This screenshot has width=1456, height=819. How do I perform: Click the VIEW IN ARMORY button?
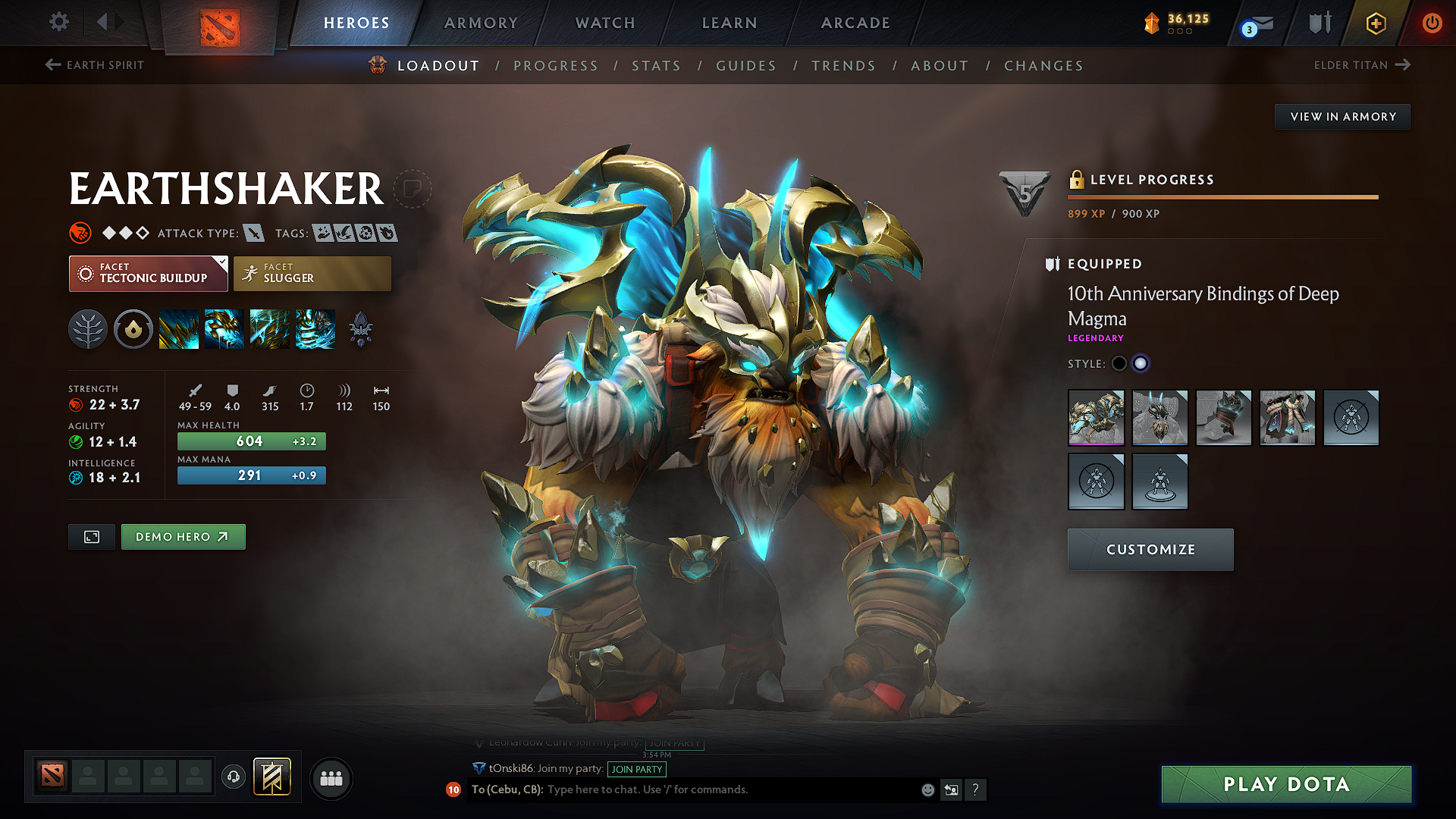point(1342,116)
